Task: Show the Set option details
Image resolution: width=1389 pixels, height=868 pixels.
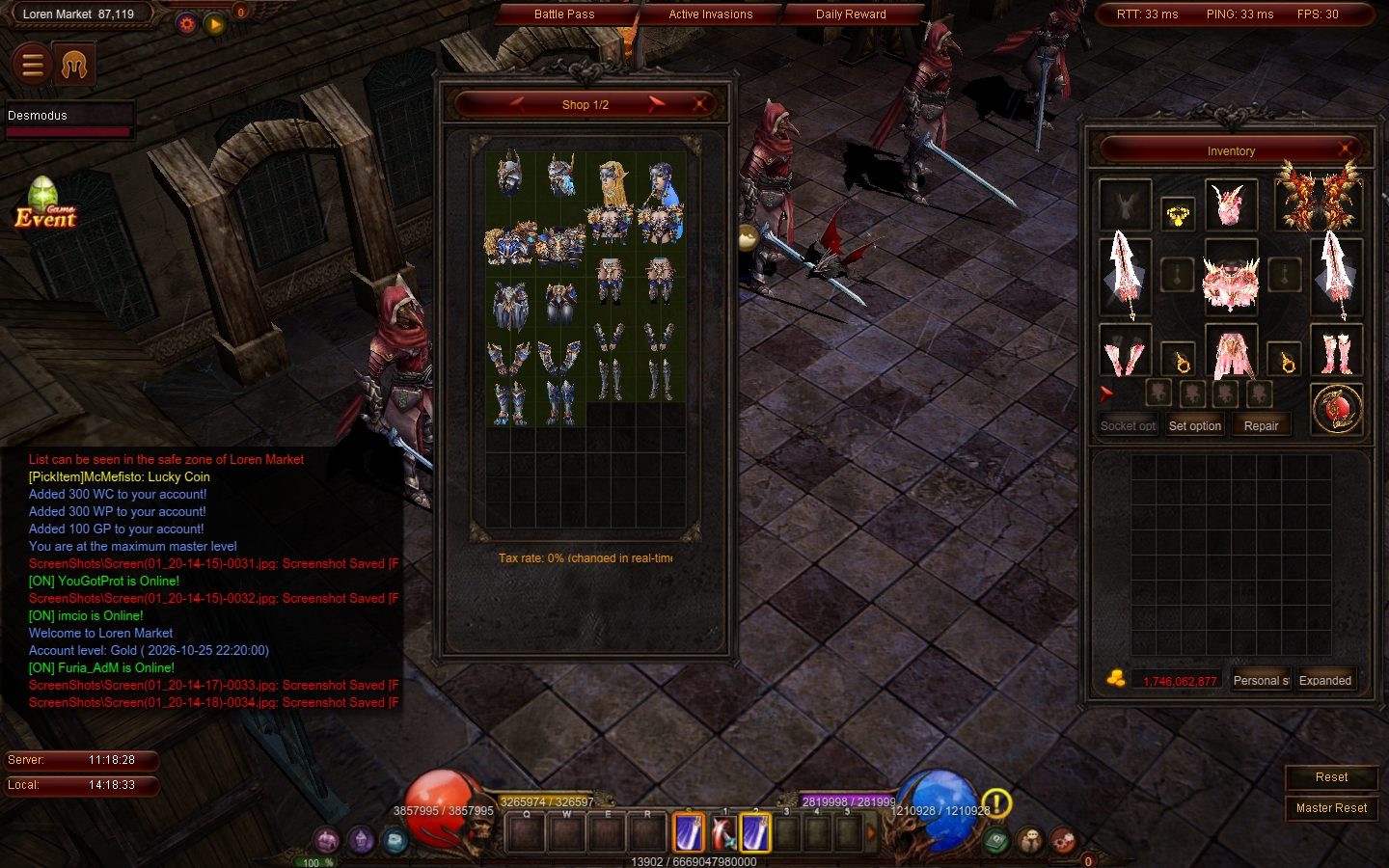Action: point(1195,426)
